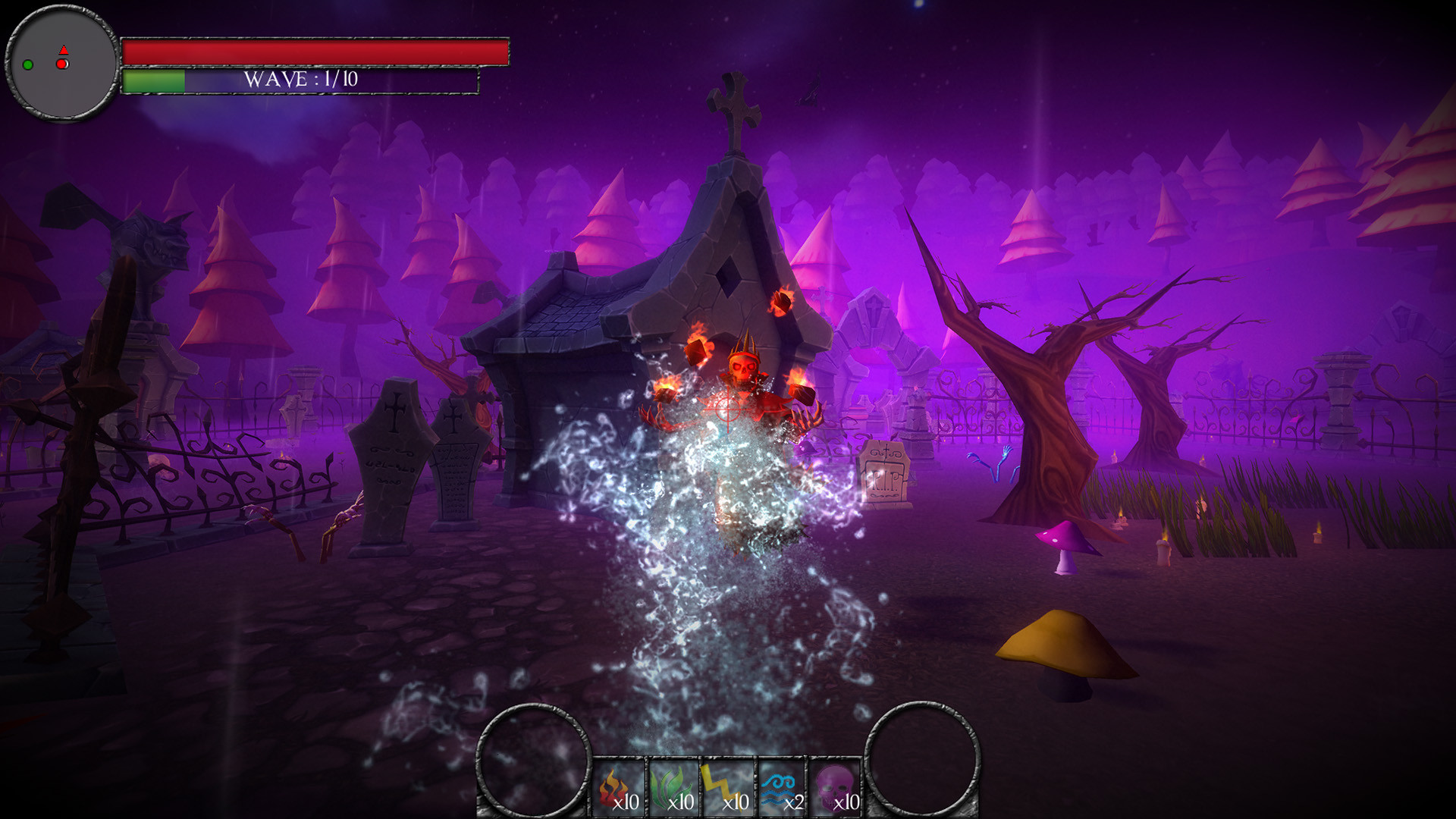Click the circular radar minimap
This screenshot has height=819, width=1456.
coord(62,64)
